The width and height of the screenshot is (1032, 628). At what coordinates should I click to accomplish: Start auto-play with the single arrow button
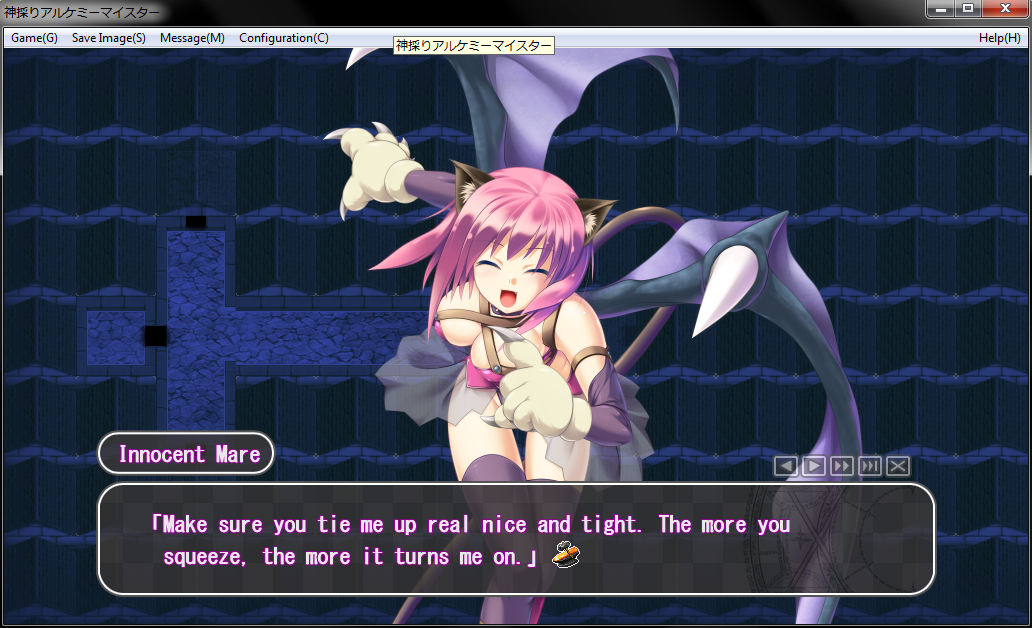coord(814,466)
